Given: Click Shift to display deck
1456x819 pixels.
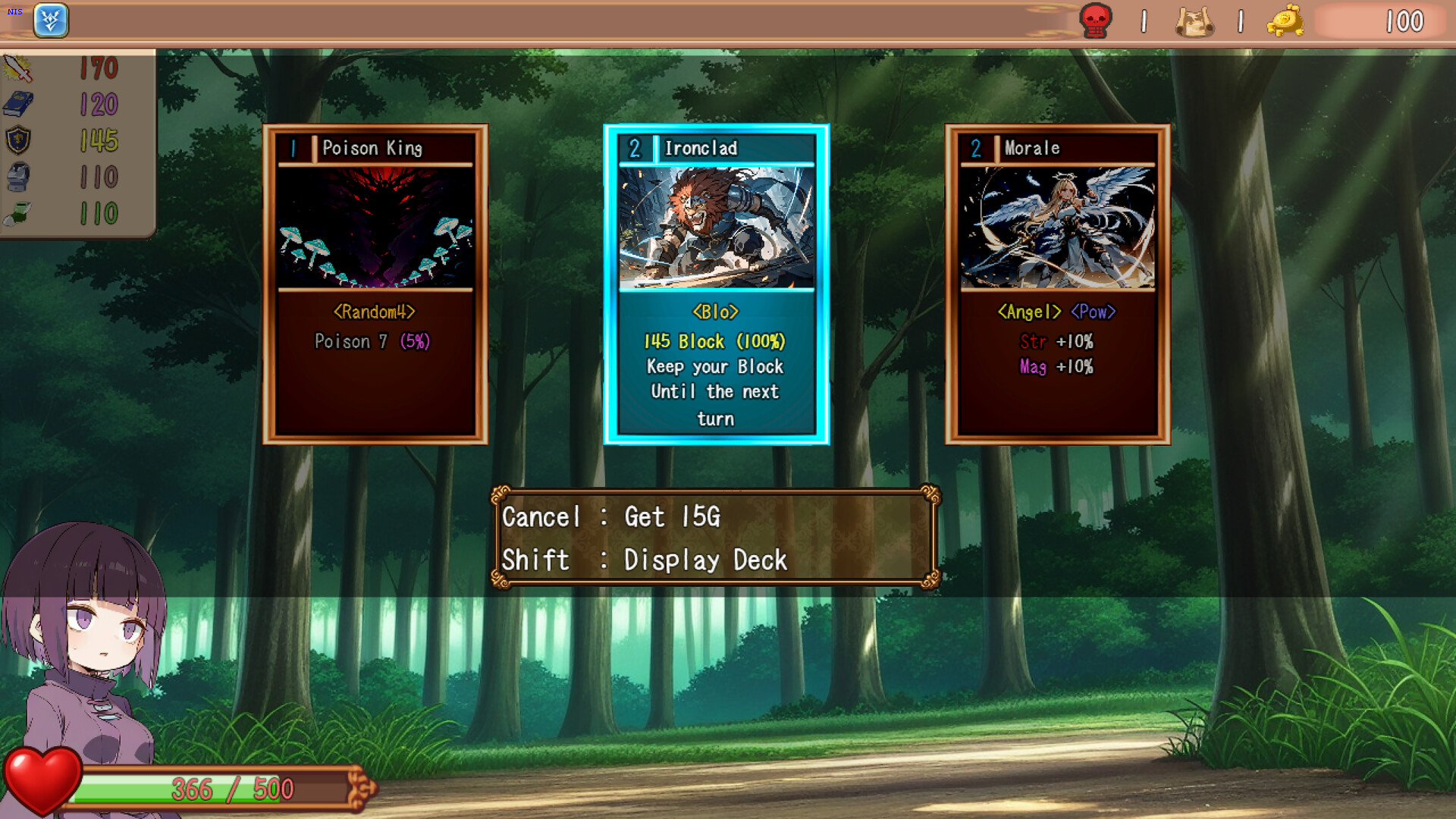Looking at the screenshot, I should [645, 561].
